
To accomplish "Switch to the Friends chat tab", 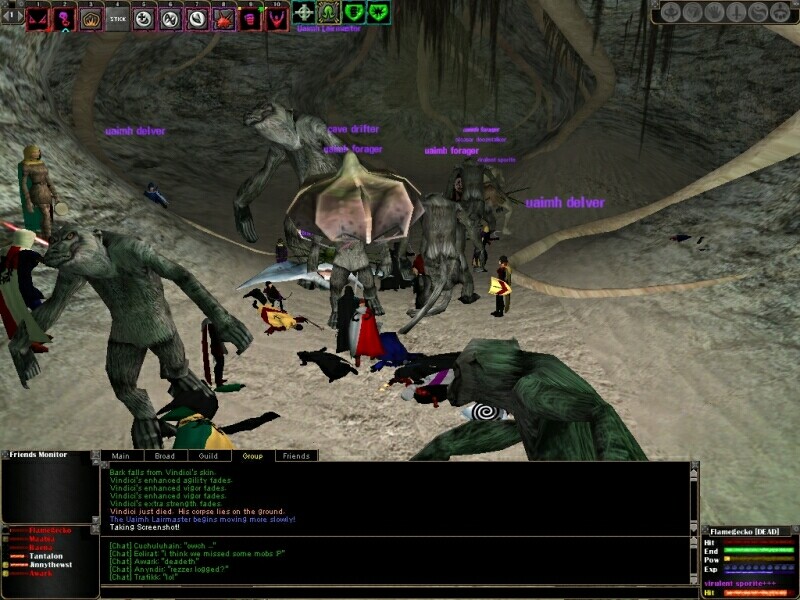I will 296,455.
